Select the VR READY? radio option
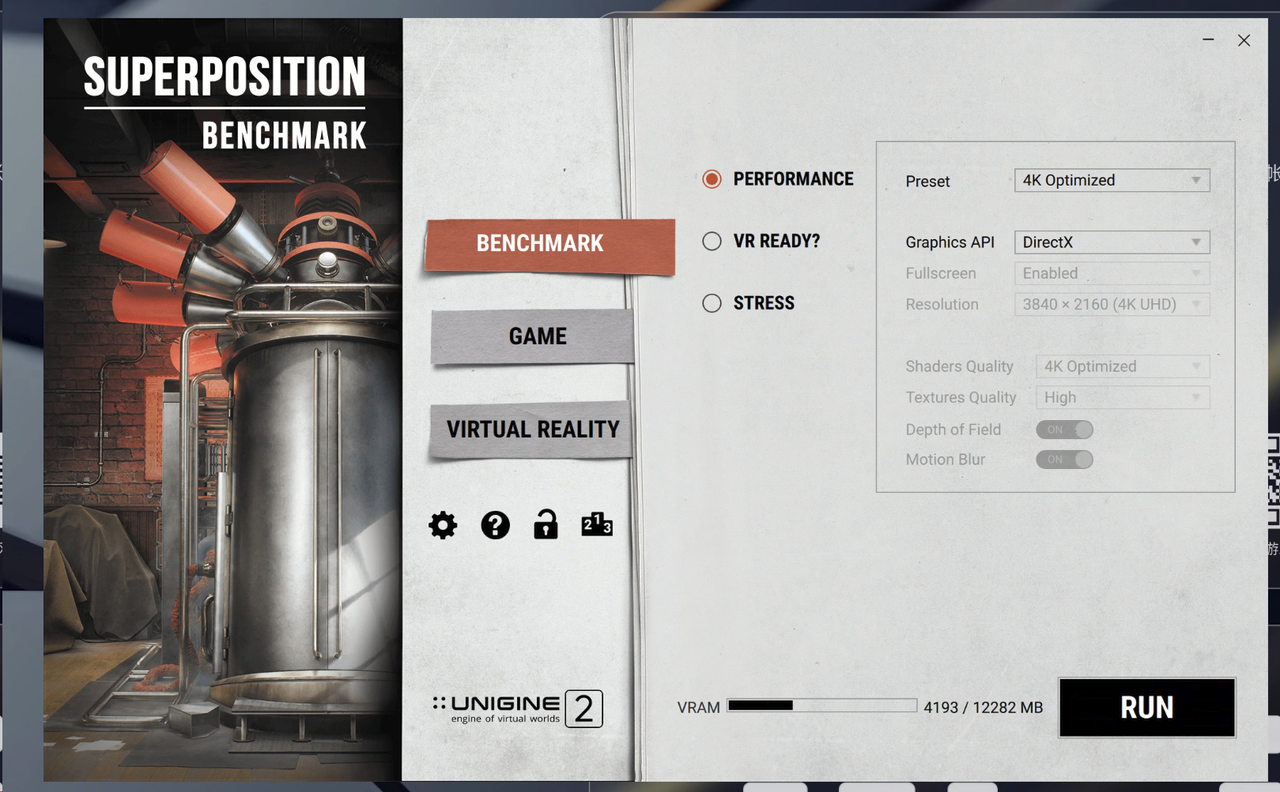The width and height of the screenshot is (1280, 792). (x=712, y=241)
